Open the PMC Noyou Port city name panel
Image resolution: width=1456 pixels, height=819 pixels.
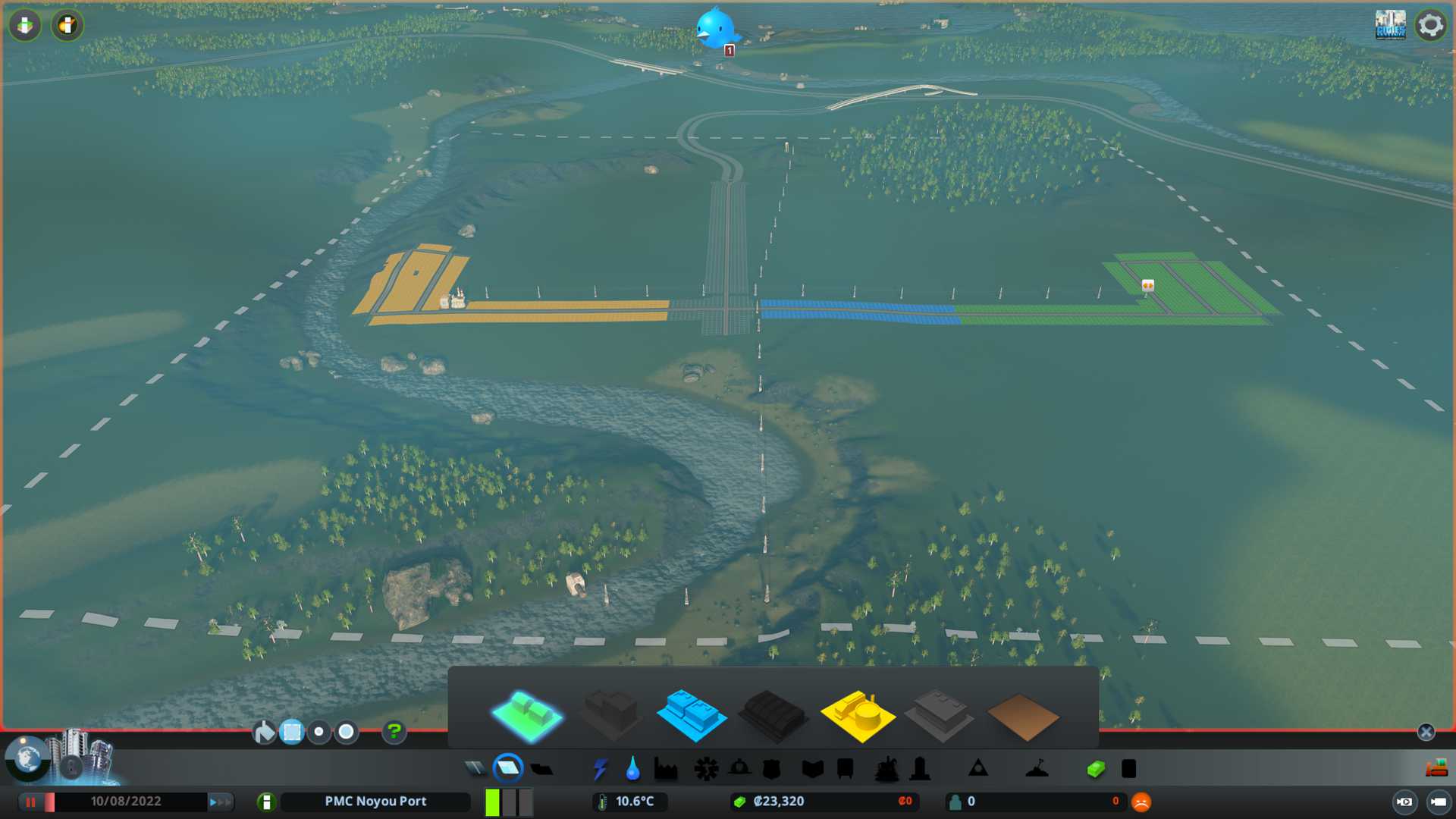pyautogui.click(x=375, y=802)
